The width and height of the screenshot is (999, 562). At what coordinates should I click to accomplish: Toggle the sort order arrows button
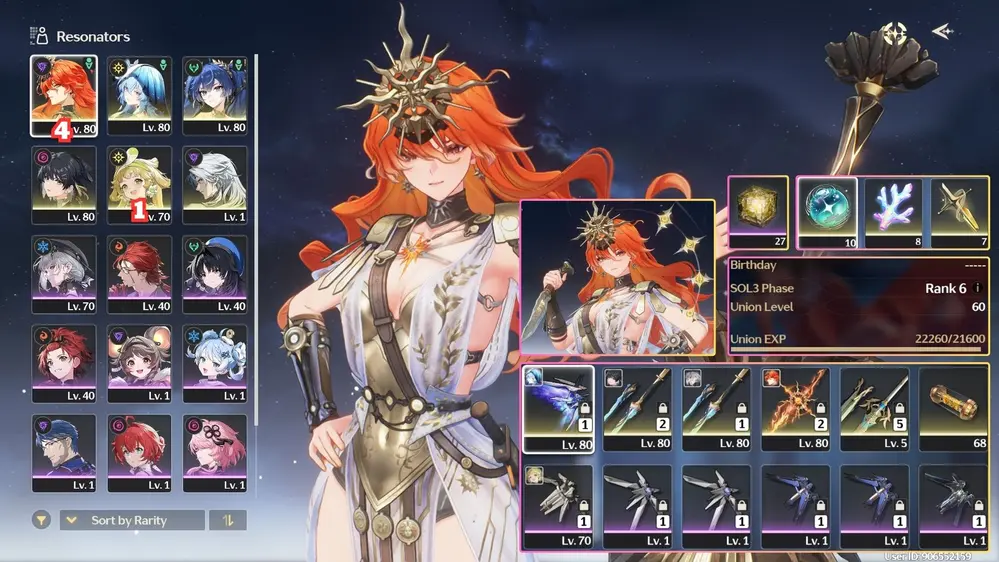227,520
